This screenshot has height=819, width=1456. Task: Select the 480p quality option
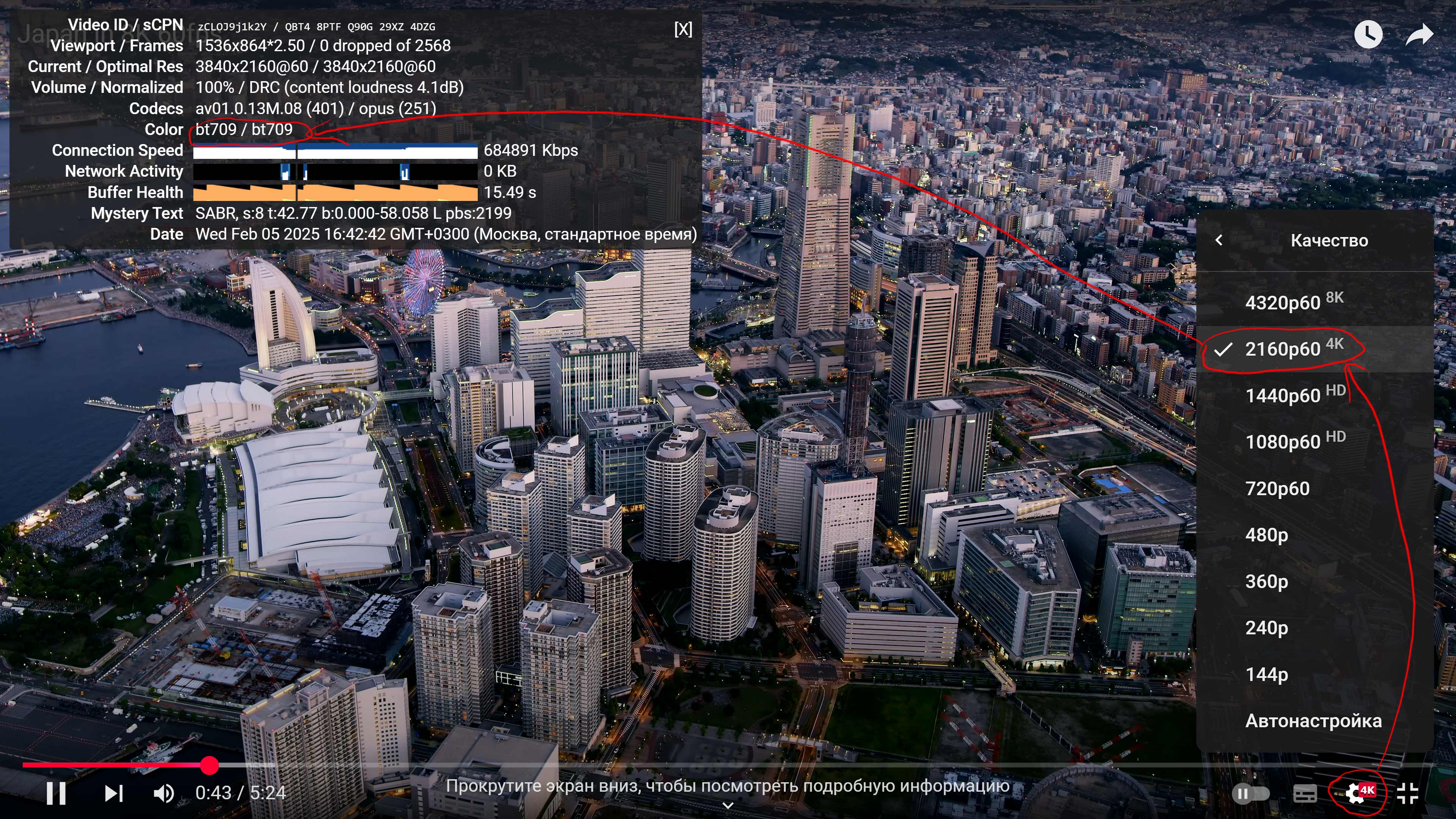pos(1267,535)
